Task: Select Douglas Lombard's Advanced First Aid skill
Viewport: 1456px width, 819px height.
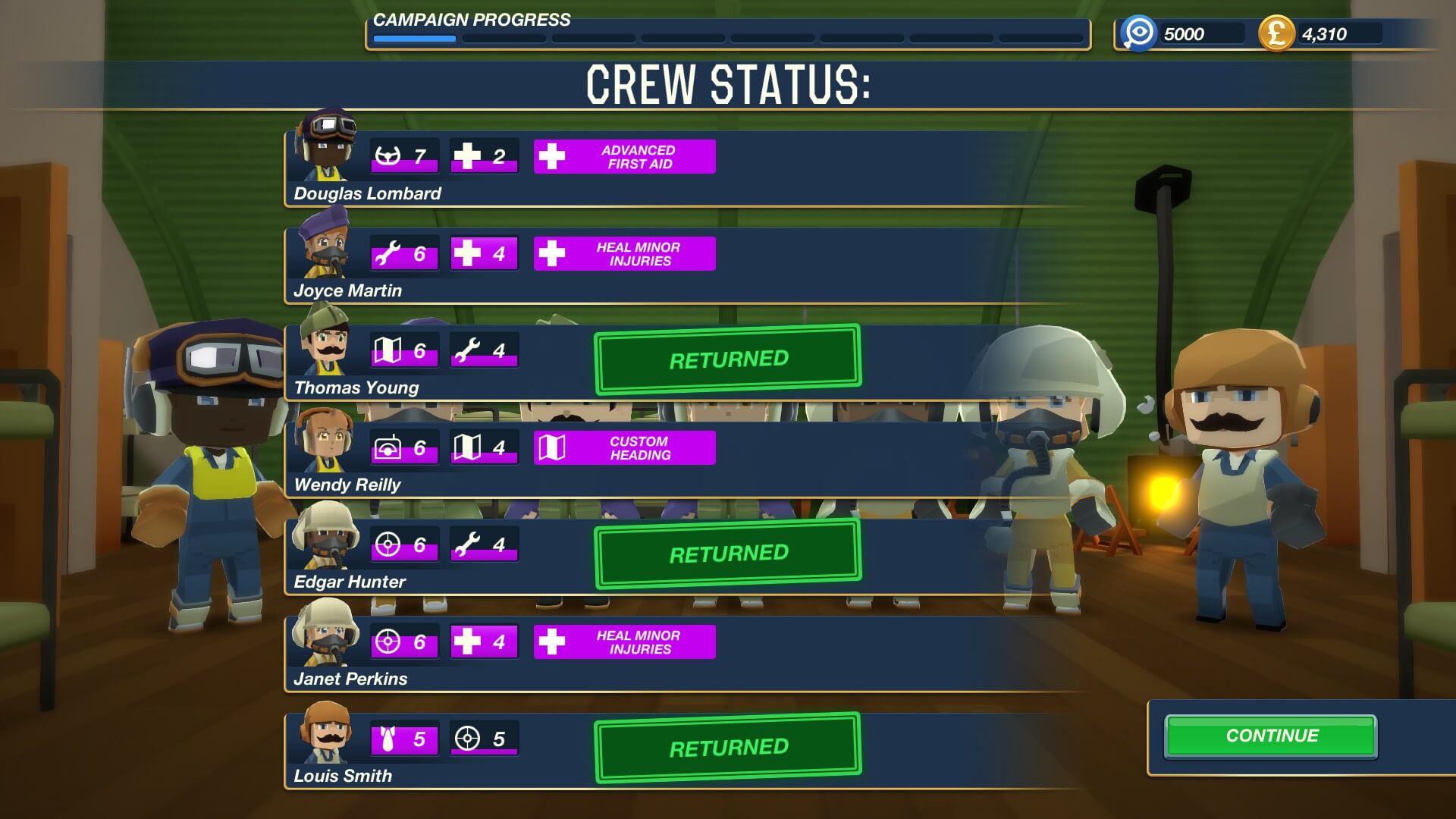Action: (624, 157)
